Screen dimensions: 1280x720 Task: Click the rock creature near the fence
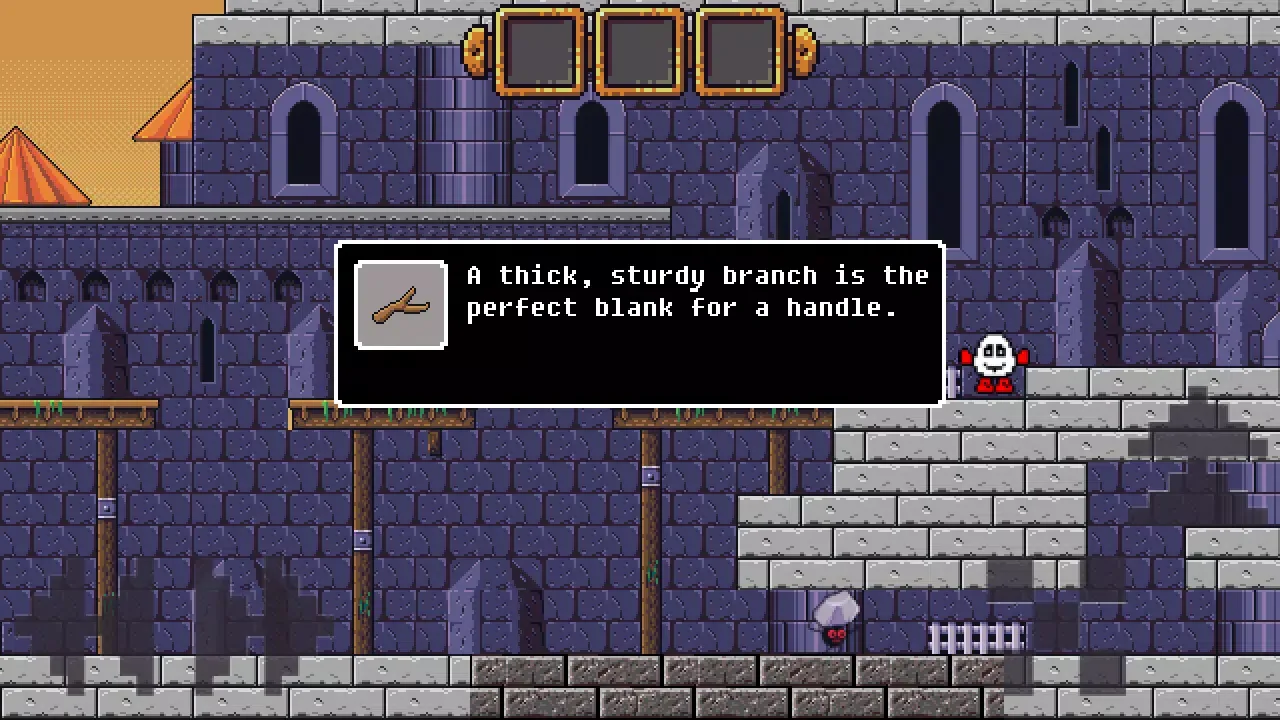pyautogui.click(x=838, y=618)
